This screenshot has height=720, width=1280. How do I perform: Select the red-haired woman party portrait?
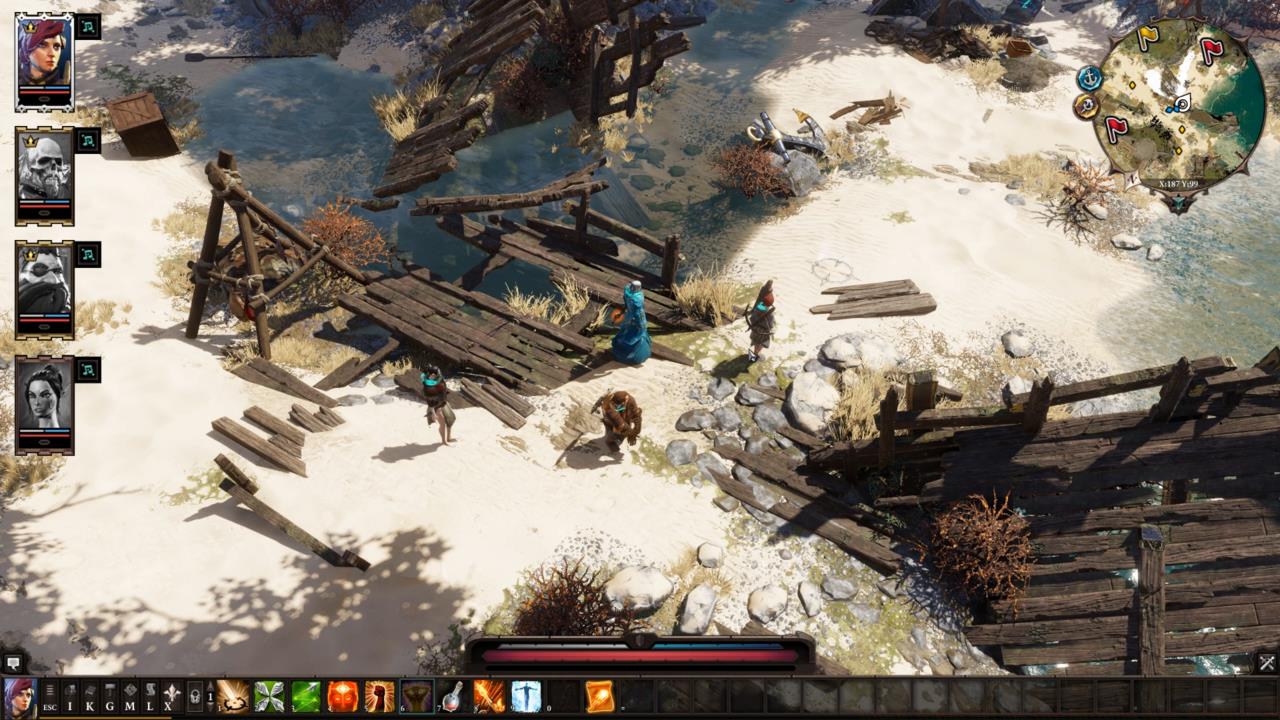pyautogui.click(x=44, y=58)
